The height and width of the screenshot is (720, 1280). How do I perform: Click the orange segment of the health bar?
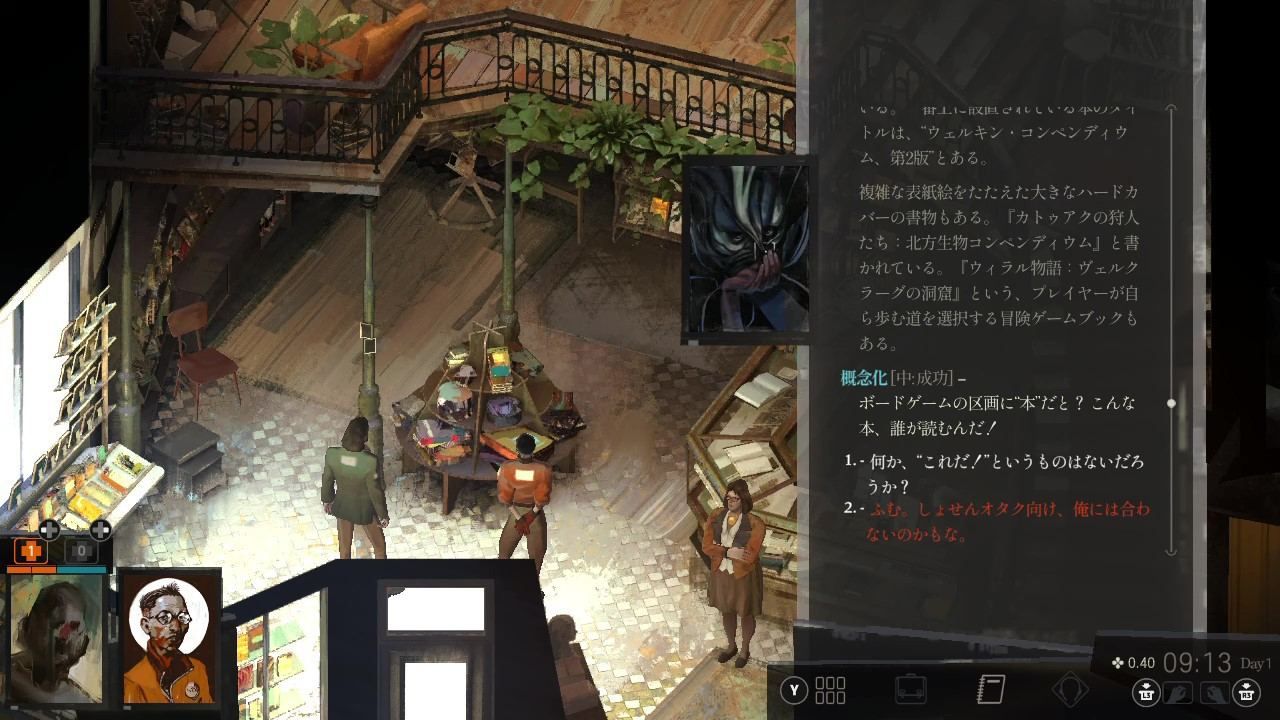coord(31,570)
